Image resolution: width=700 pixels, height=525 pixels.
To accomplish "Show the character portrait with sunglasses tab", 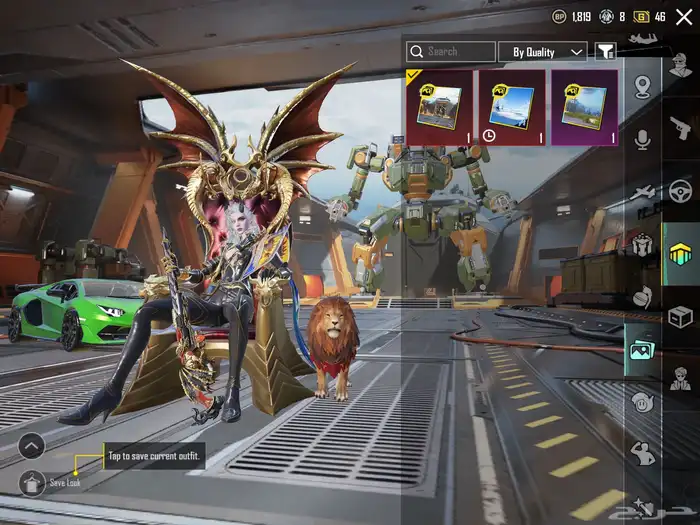I will (x=680, y=380).
